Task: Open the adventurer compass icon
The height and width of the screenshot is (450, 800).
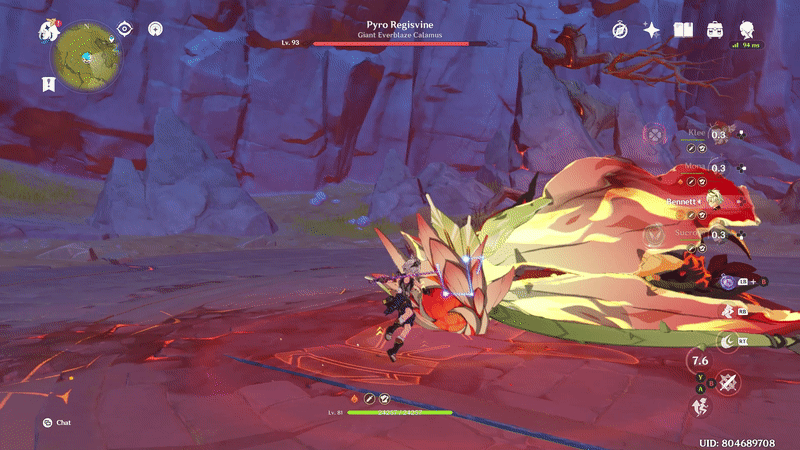Action: (x=620, y=30)
